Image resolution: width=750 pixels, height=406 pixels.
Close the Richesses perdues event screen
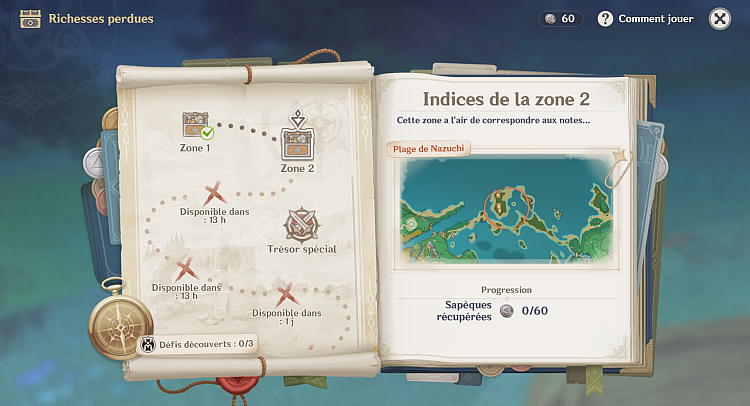point(719,19)
